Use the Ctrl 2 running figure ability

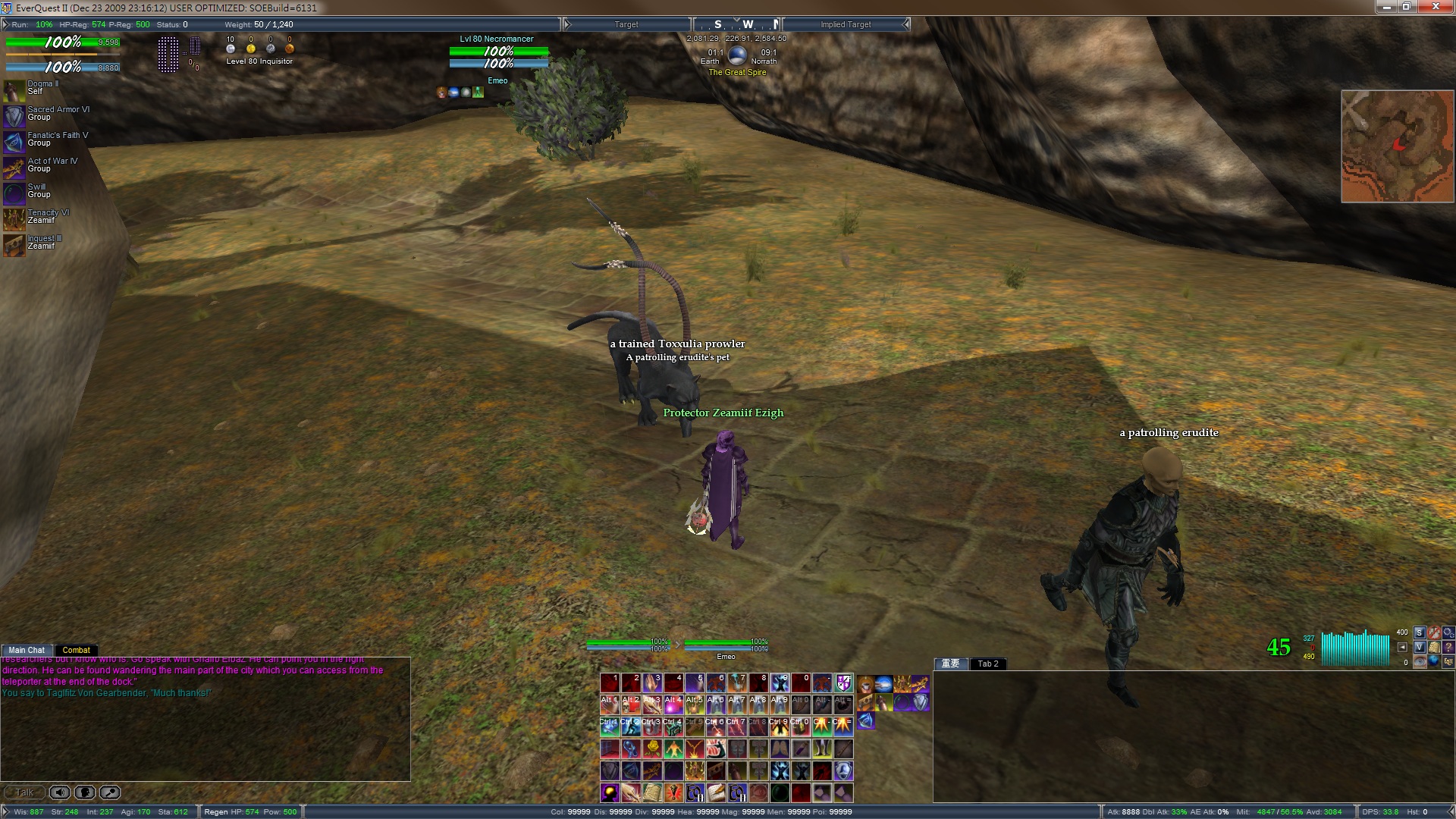tap(631, 726)
